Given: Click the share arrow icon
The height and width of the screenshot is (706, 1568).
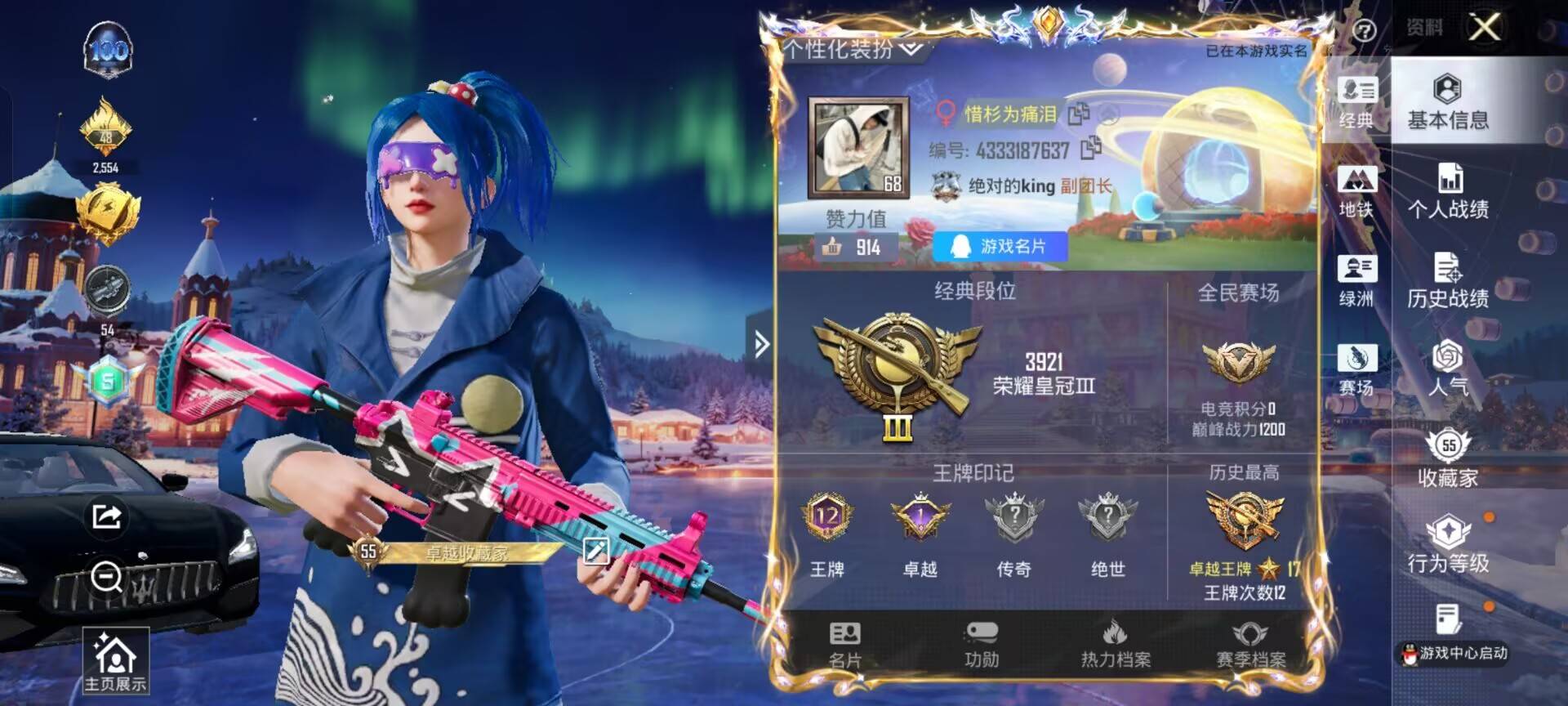Looking at the screenshot, I should click(x=107, y=516).
